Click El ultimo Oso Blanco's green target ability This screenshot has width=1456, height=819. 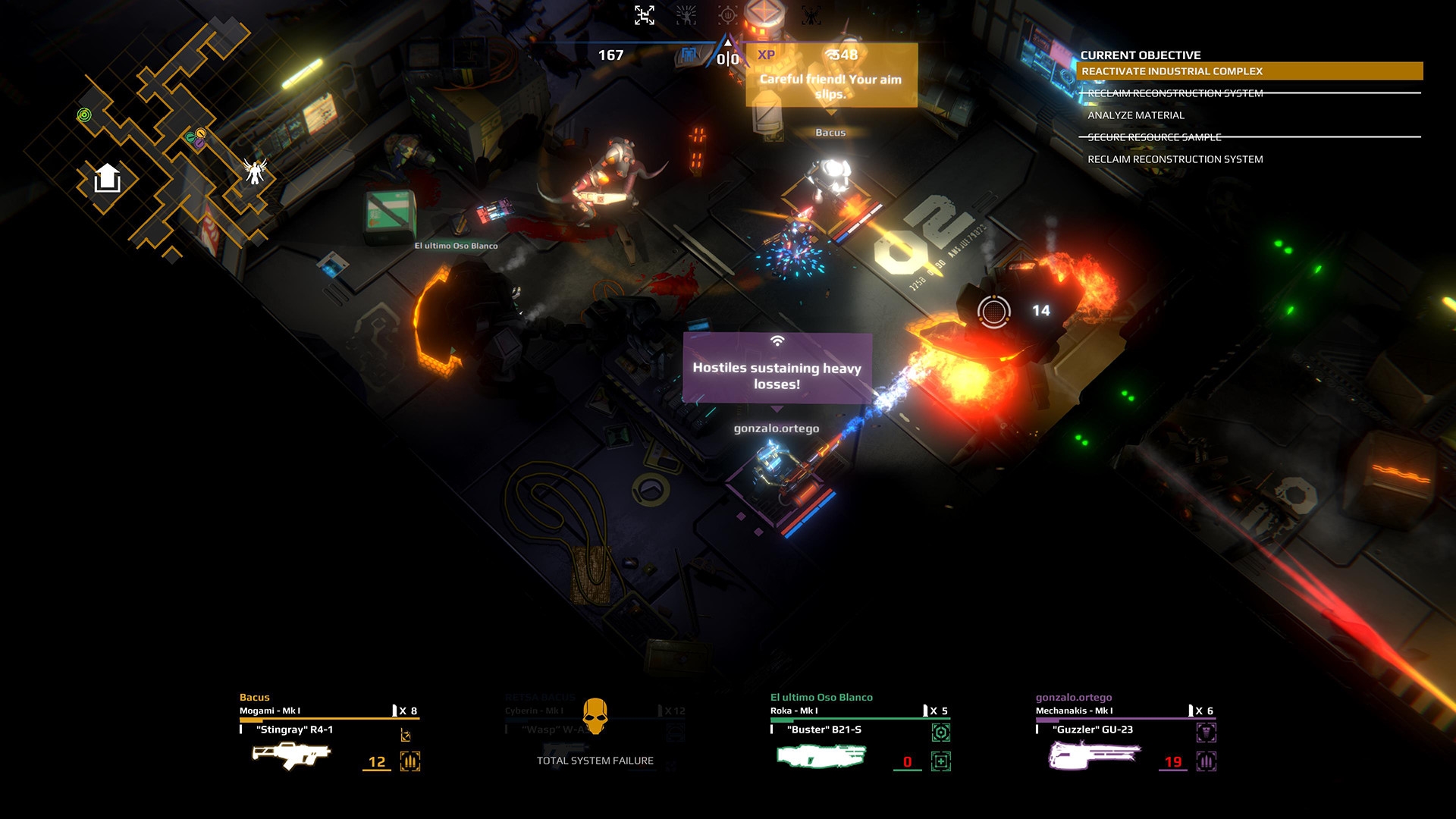(x=941, y=733)
